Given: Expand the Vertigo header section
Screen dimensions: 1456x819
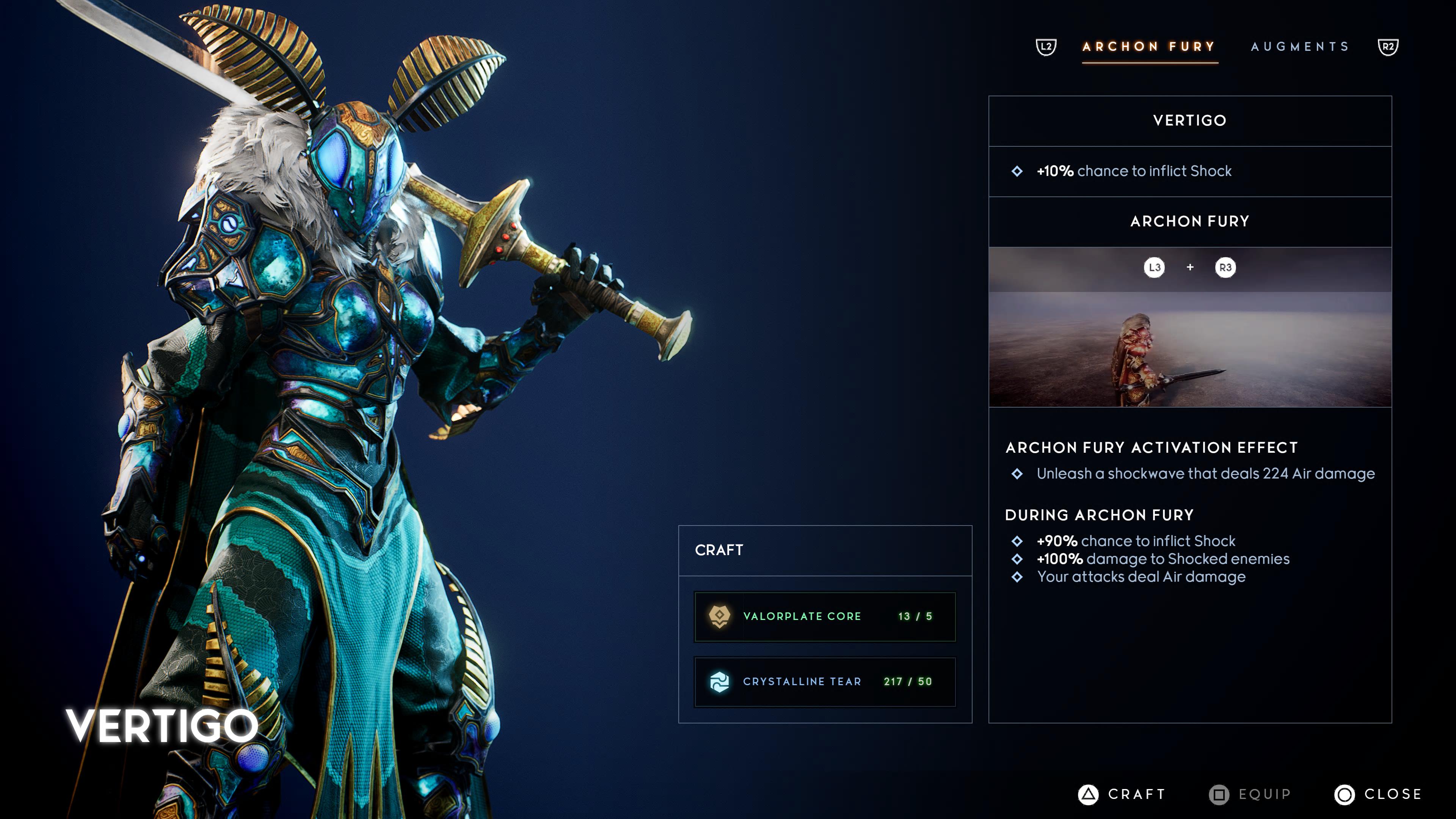Looking at the screenshot, I should pos(1189,120).
